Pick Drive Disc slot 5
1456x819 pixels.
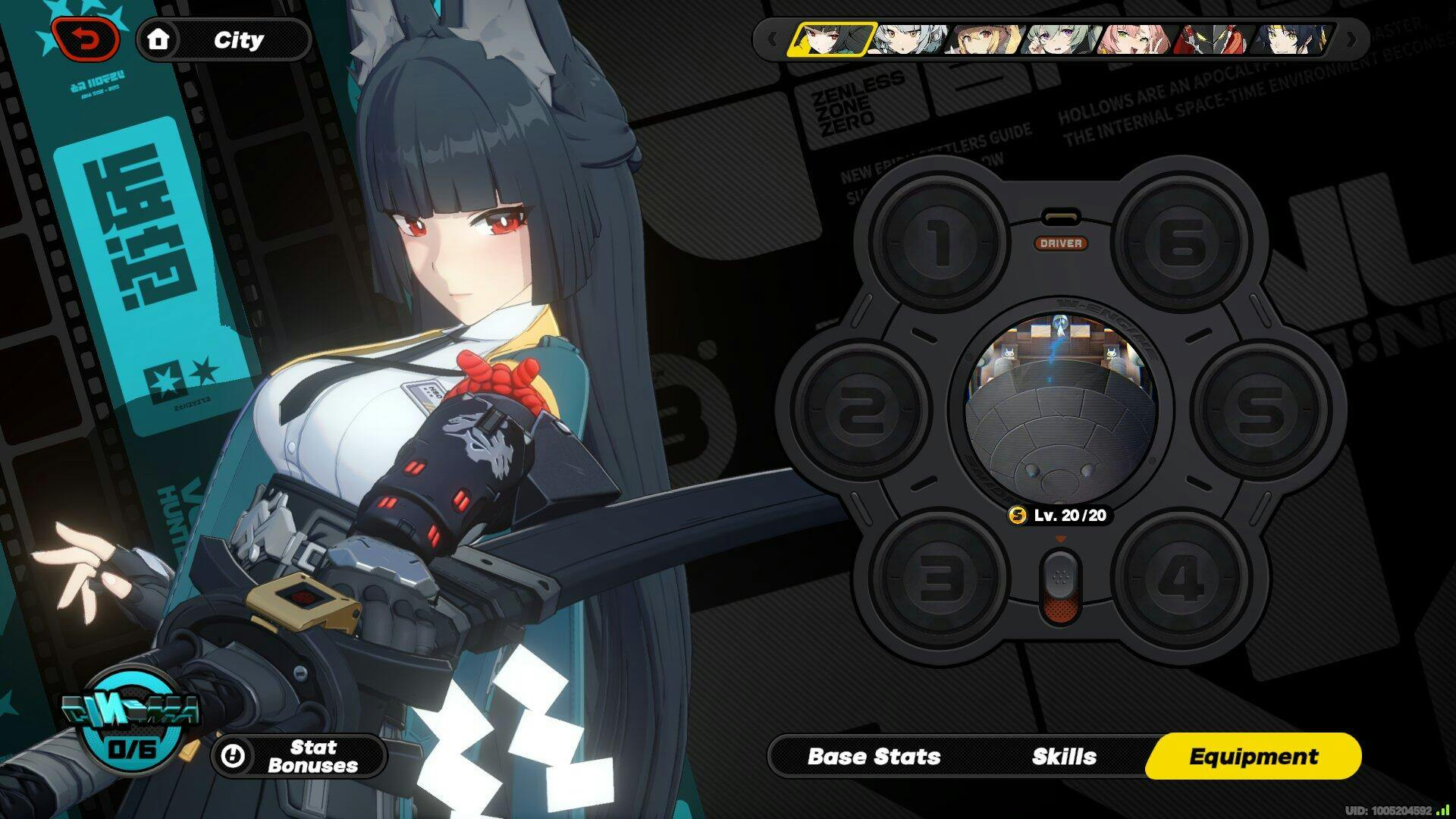pyautogui.click(x=1260, y=409)
